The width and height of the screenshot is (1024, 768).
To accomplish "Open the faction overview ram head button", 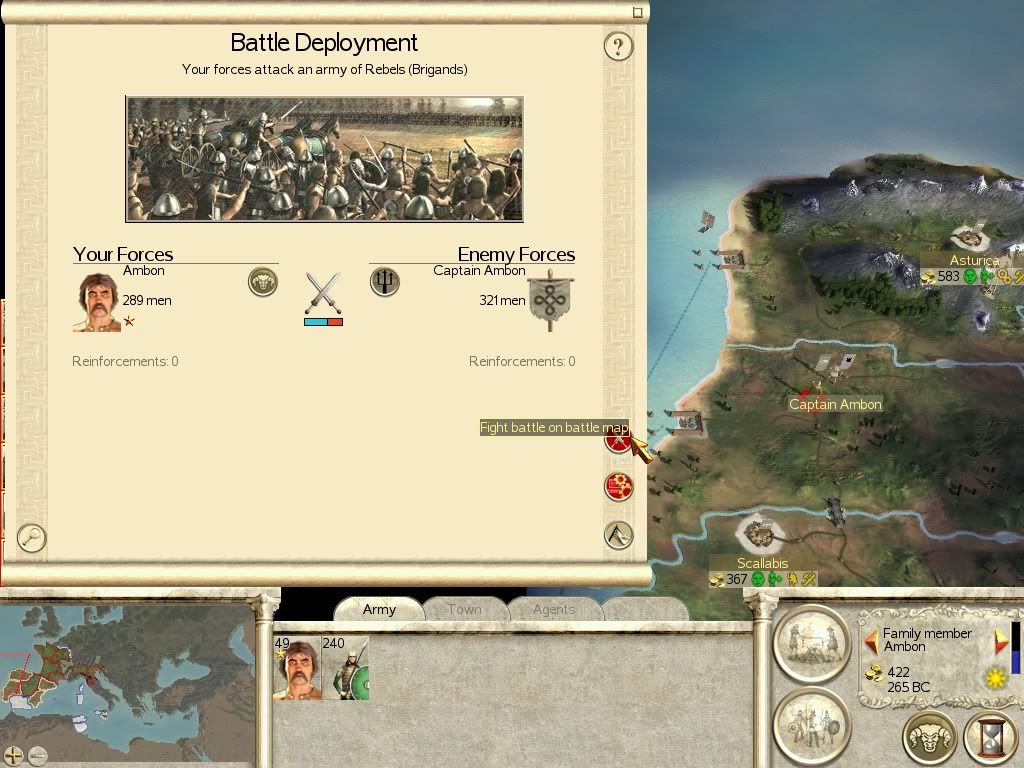I will tap(930, 738).
